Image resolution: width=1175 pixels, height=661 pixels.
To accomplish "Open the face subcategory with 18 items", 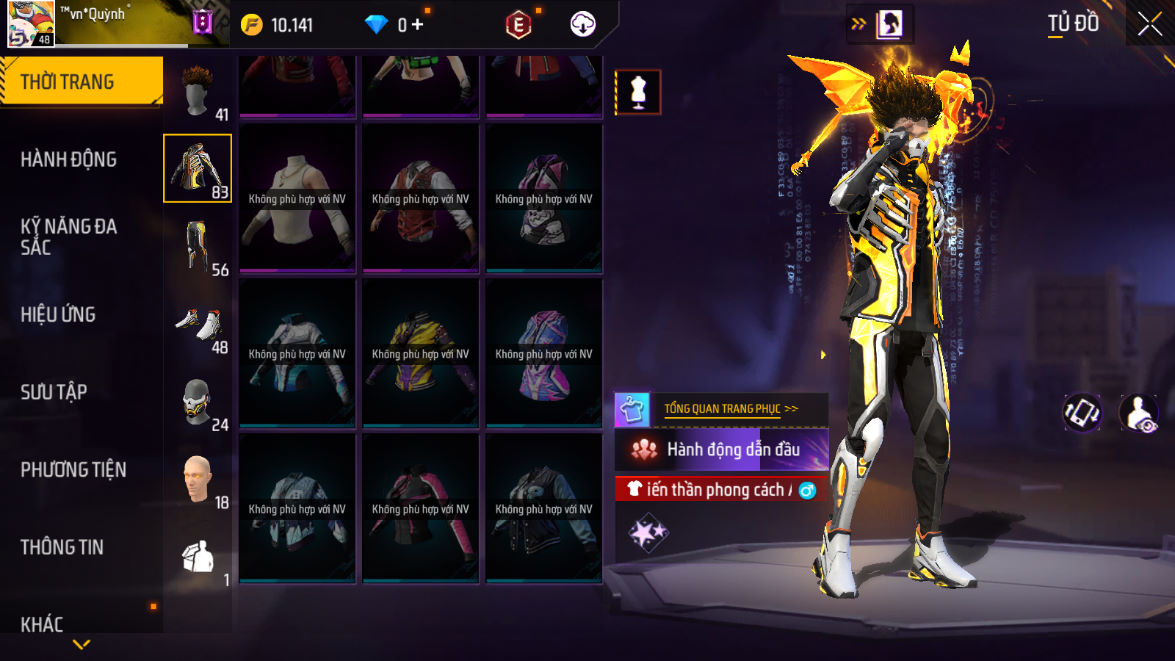I will coord(198,479).
